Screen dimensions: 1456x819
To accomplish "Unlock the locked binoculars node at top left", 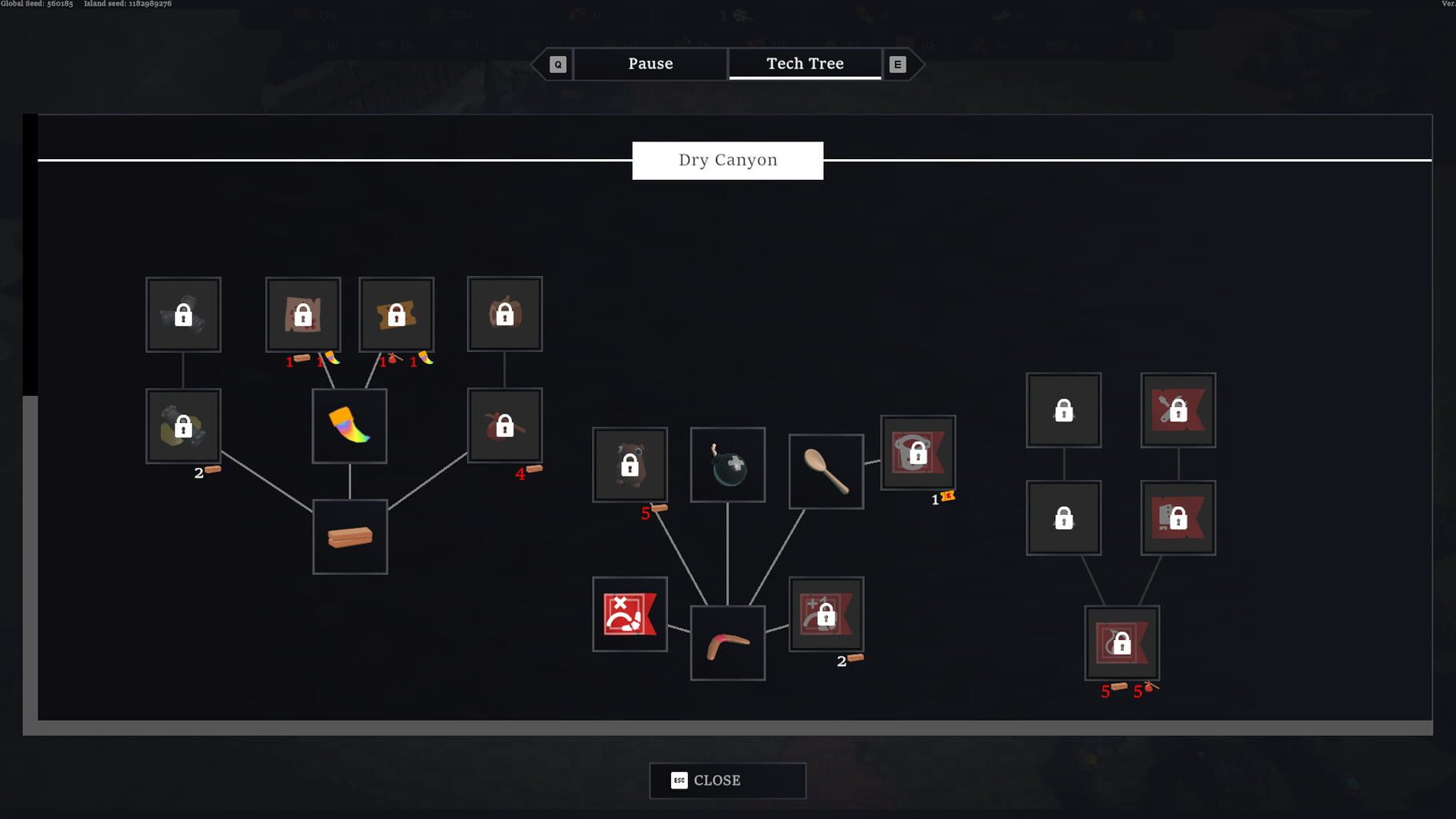I will (x=182, y=314).
